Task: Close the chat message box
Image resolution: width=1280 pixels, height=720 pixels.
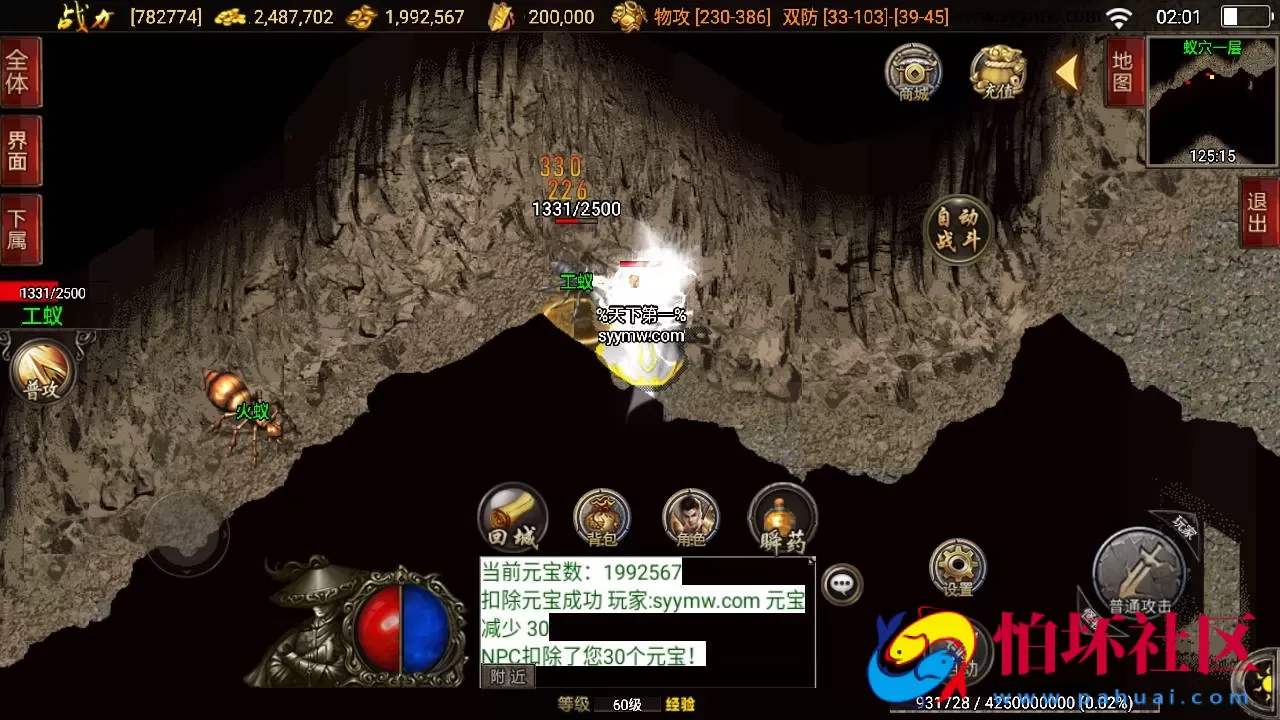Action: (x=811, y=559)
